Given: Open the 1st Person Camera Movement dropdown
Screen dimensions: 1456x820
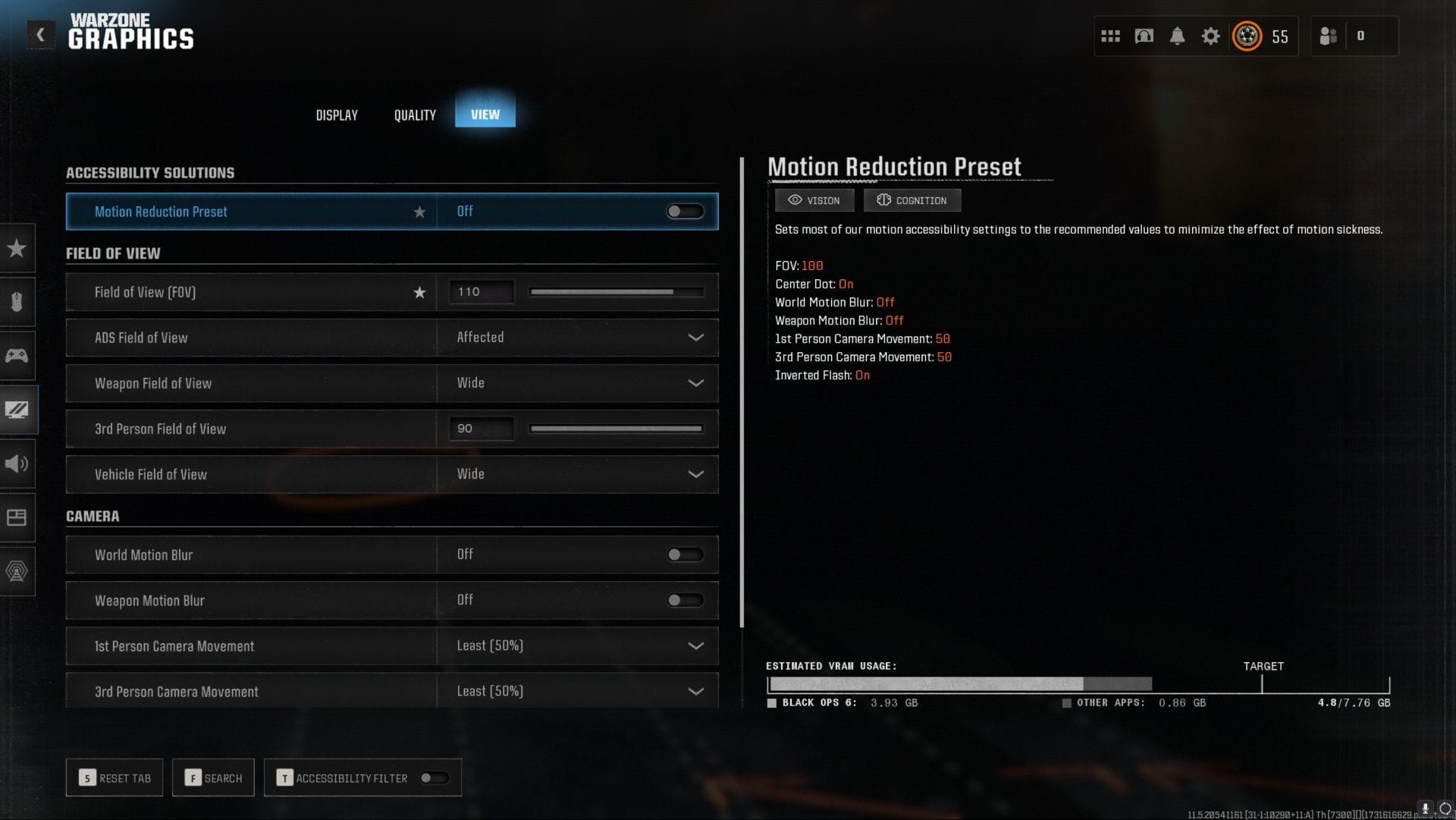Looking at the screenshot, I should pos(695,646).
